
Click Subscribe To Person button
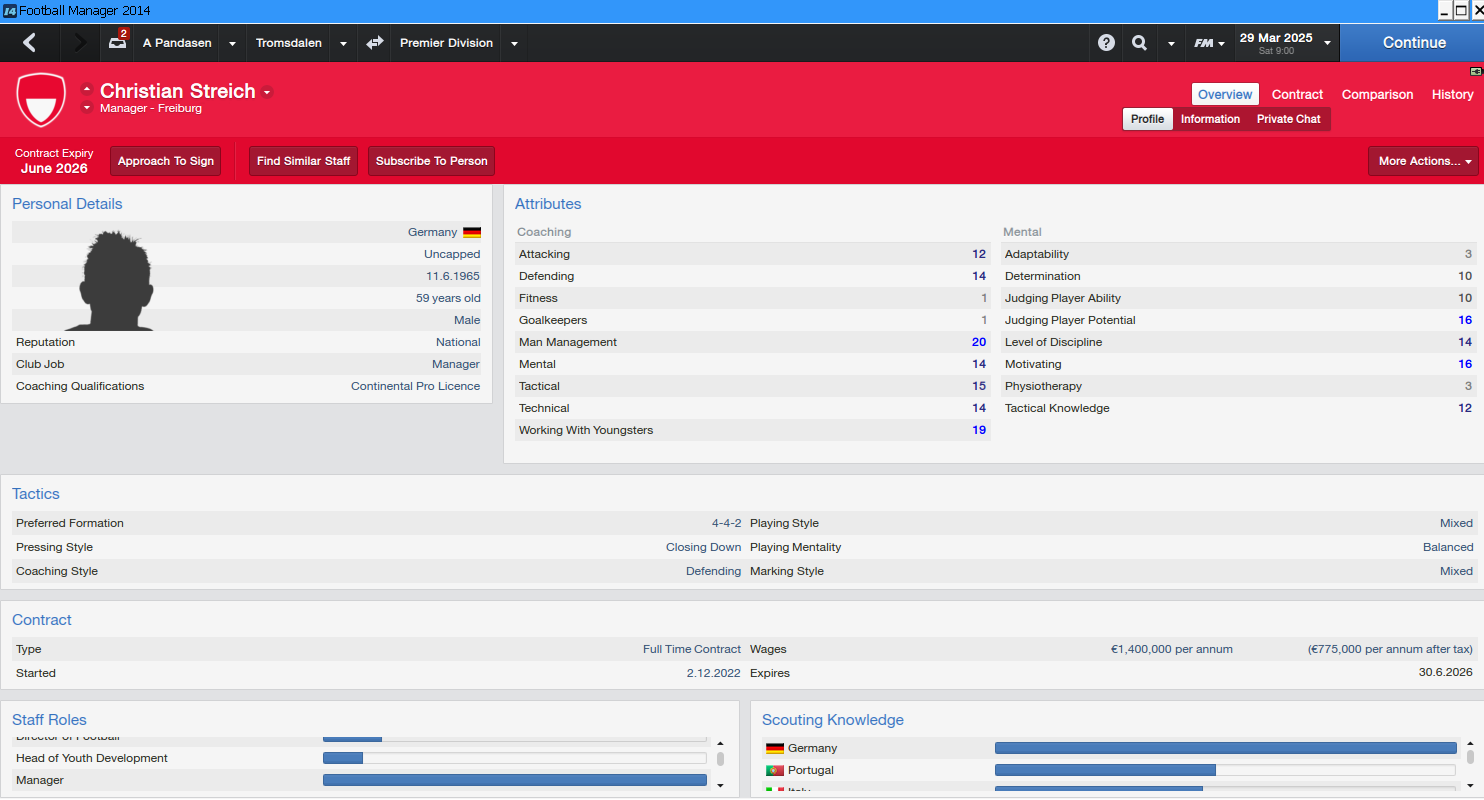432,161
